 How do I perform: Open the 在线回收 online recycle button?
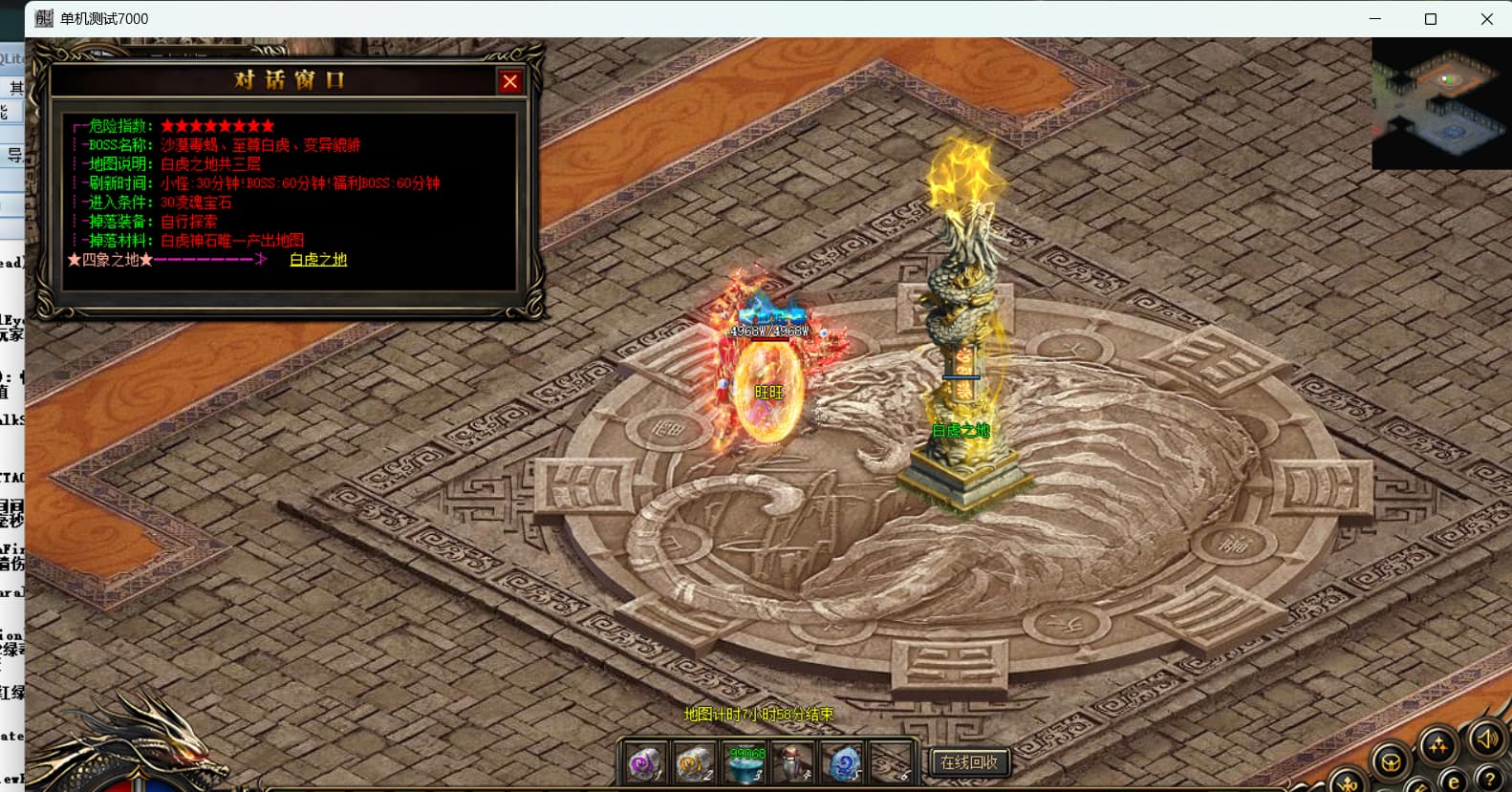(968, 762)
